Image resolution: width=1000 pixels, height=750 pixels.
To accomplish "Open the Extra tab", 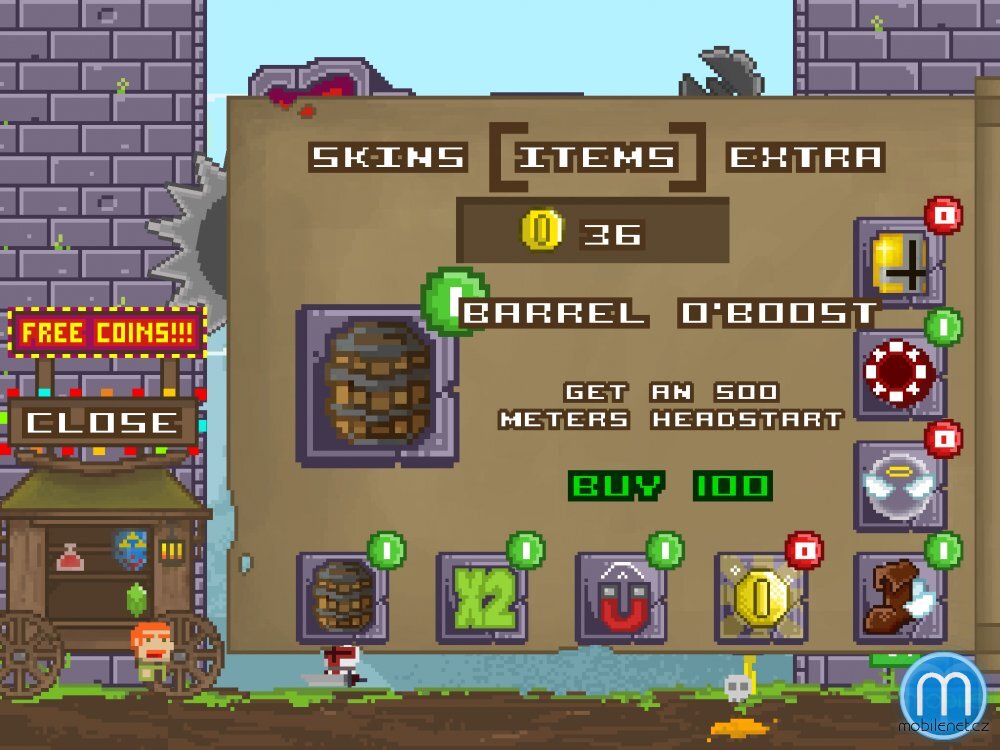I will pyautogui.click(x=806, y=157).
